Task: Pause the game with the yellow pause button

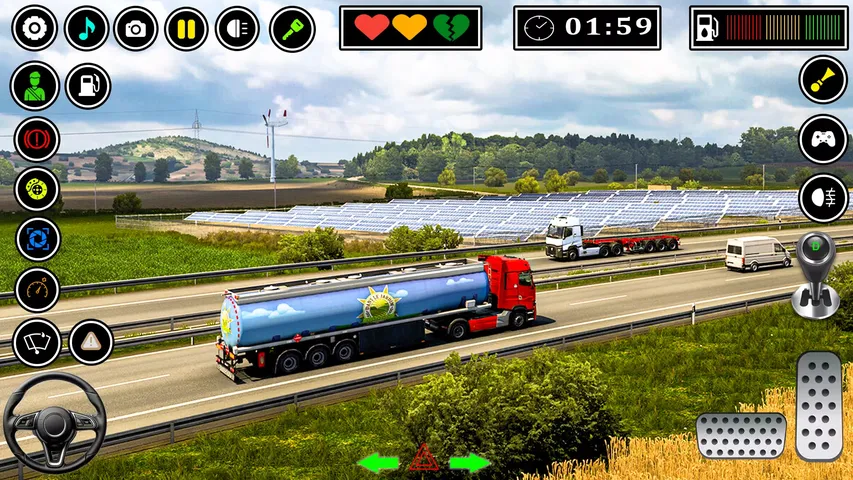Action: click(186, 29)
